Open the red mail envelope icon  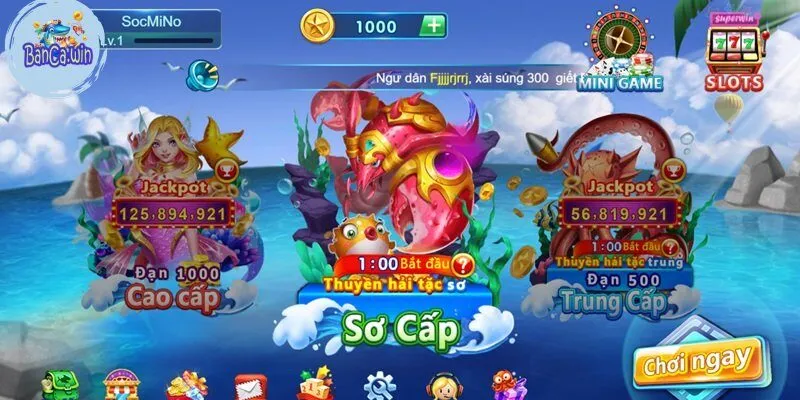pos(248,386)
